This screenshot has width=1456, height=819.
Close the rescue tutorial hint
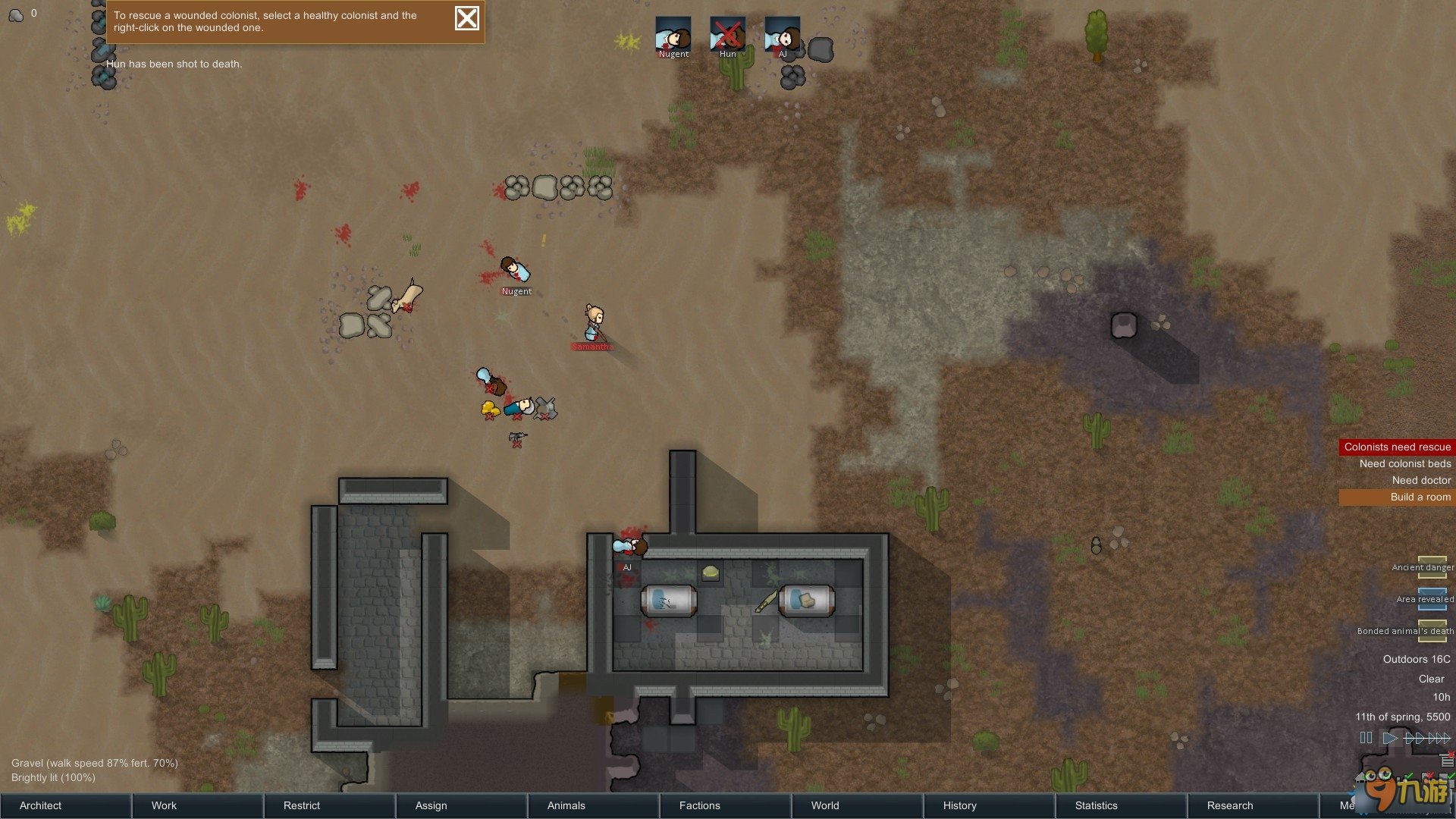tap(466, 18)
